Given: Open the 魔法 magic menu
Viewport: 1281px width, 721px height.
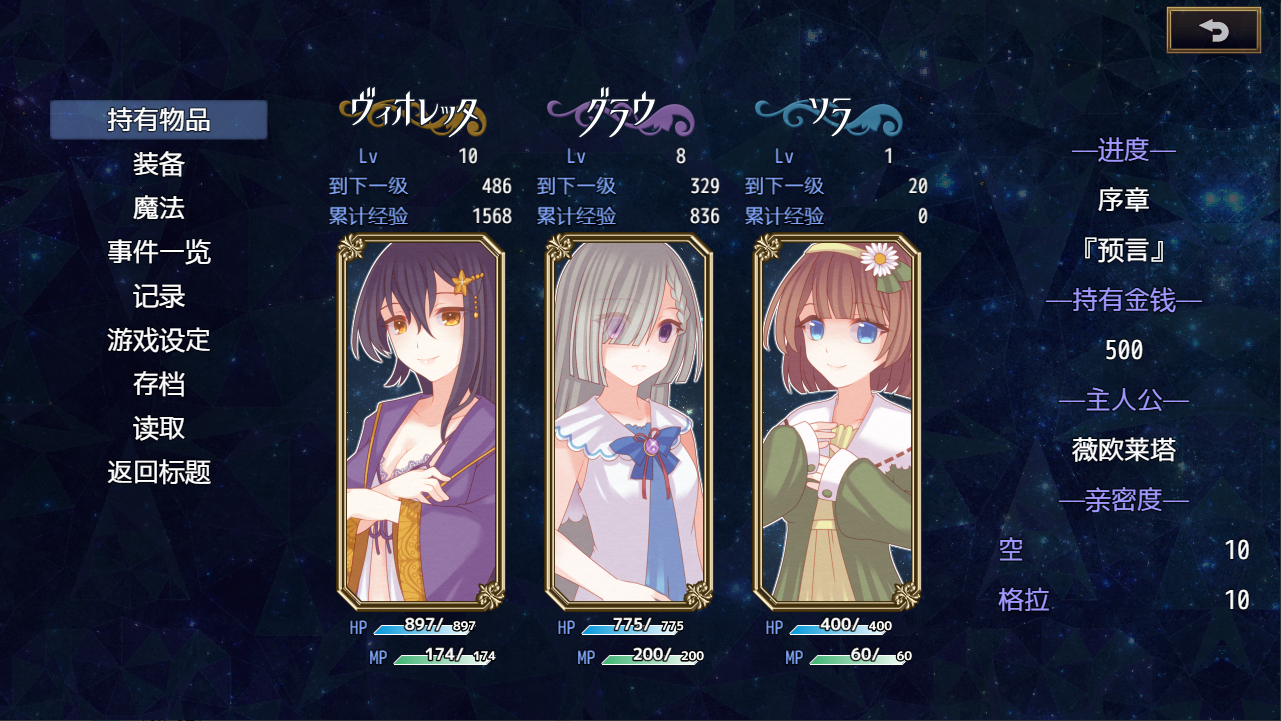Looking at the screenshot, I should [x=159, y=208].
